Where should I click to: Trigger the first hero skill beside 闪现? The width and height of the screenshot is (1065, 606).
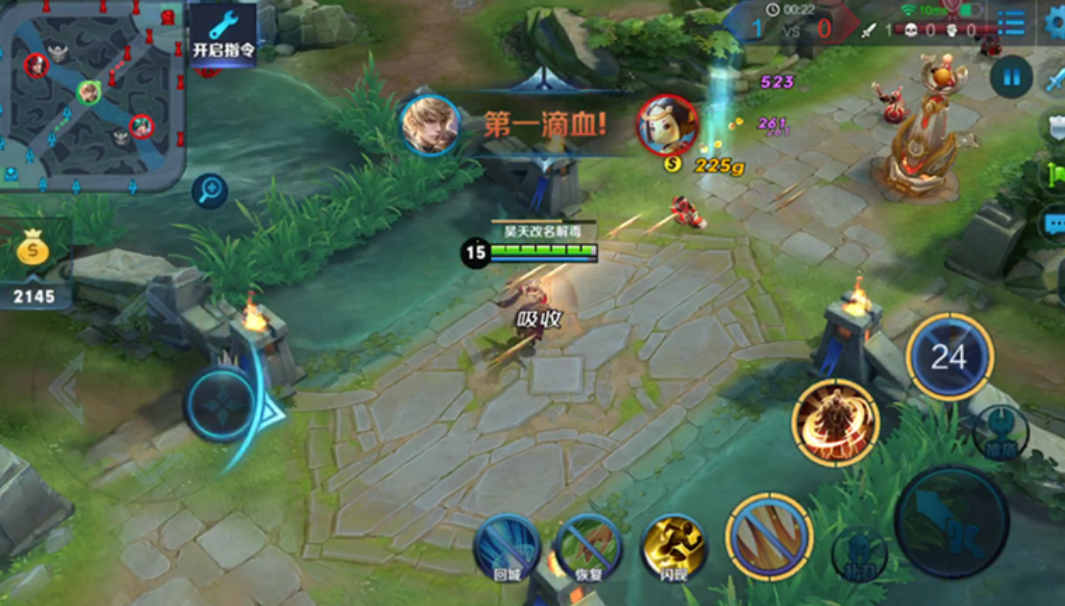click(x=769, y=537)
